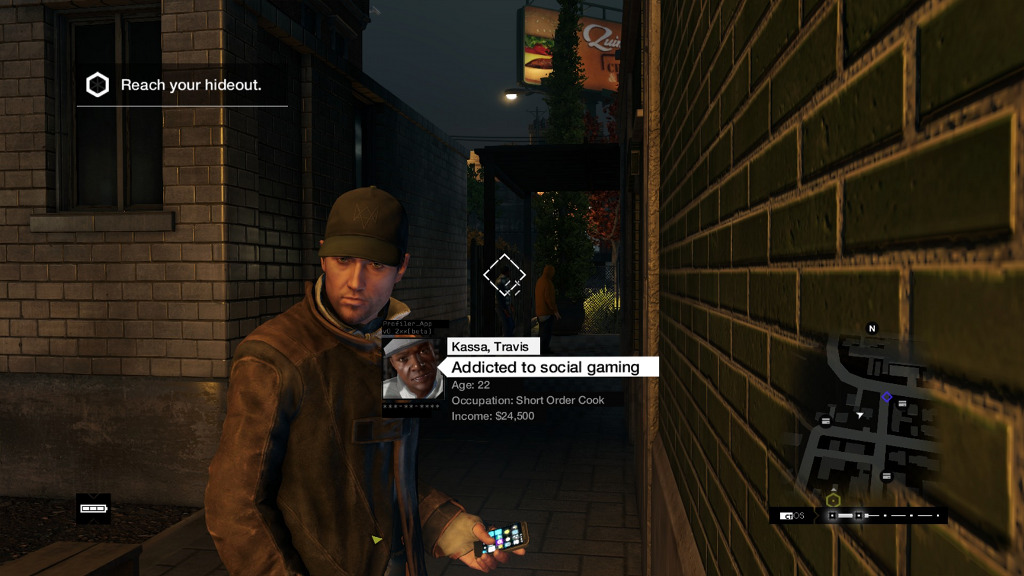The width and height of the screenshot is (1024, 576).
Task: Click Travis Kassa's profiler portrait
Action: coord(412,369)
